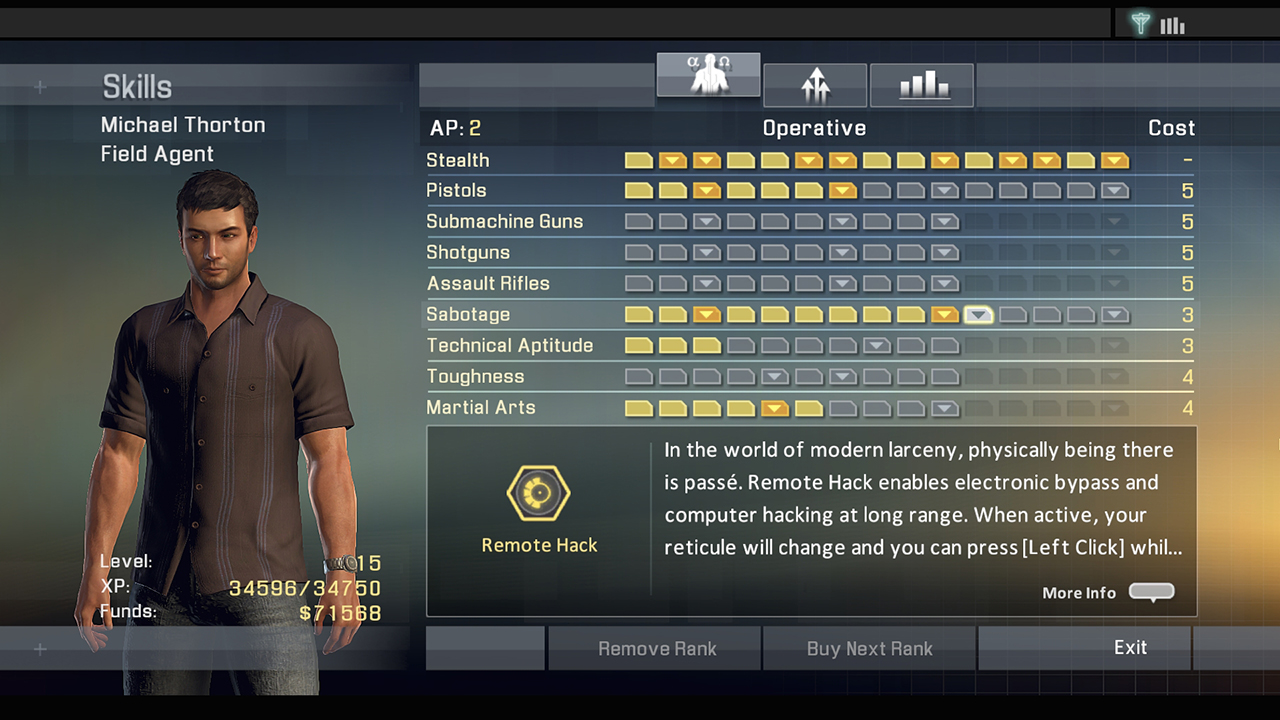Expand the Technical Aptitude rank marker

(x=877, y=345)
